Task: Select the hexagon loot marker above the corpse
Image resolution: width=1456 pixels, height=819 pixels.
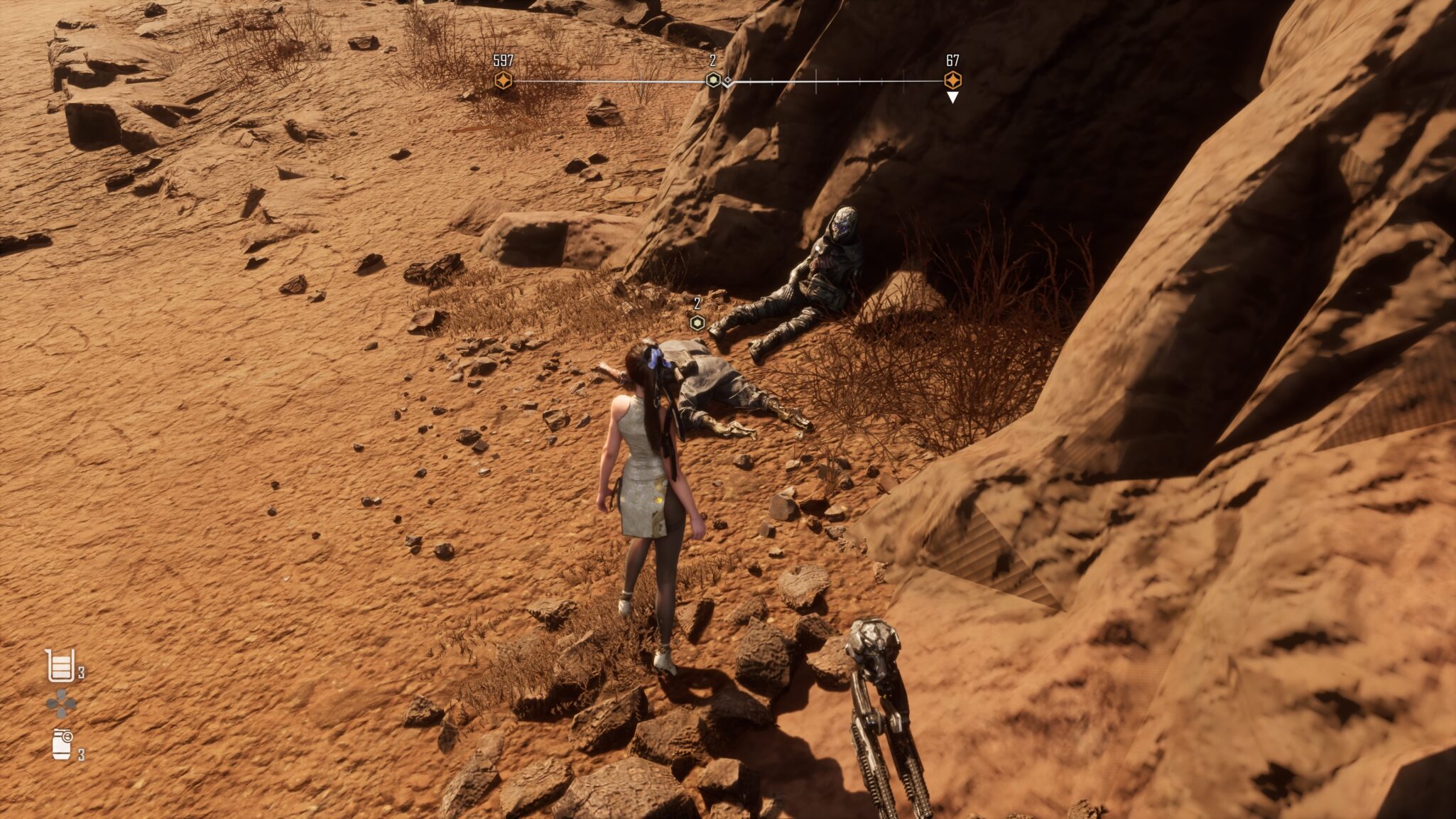Action: coord(697,323)
